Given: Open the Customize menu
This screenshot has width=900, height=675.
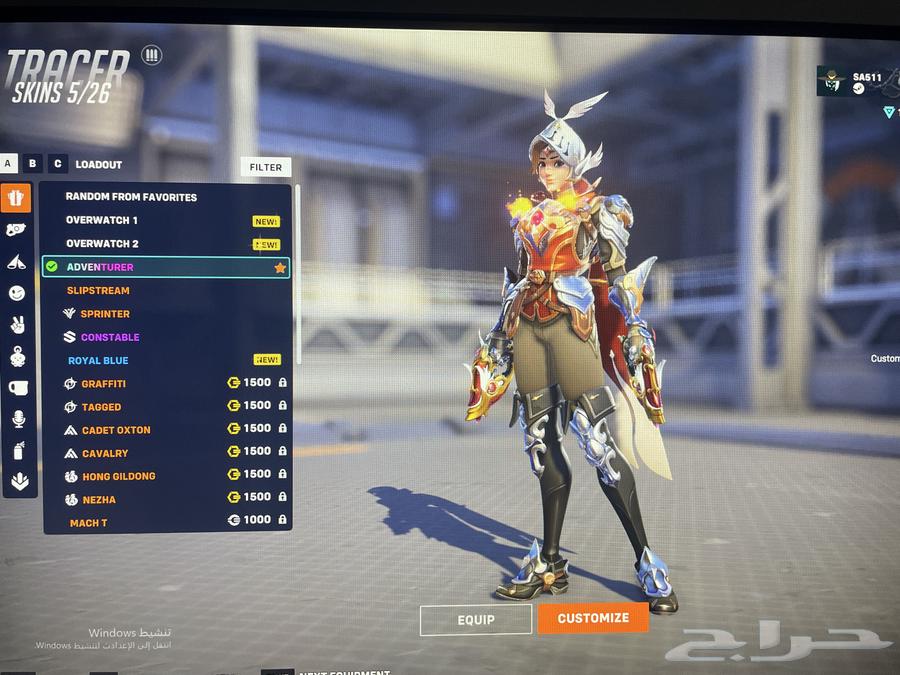Looking at the screenshot, I should coord(593,618).
